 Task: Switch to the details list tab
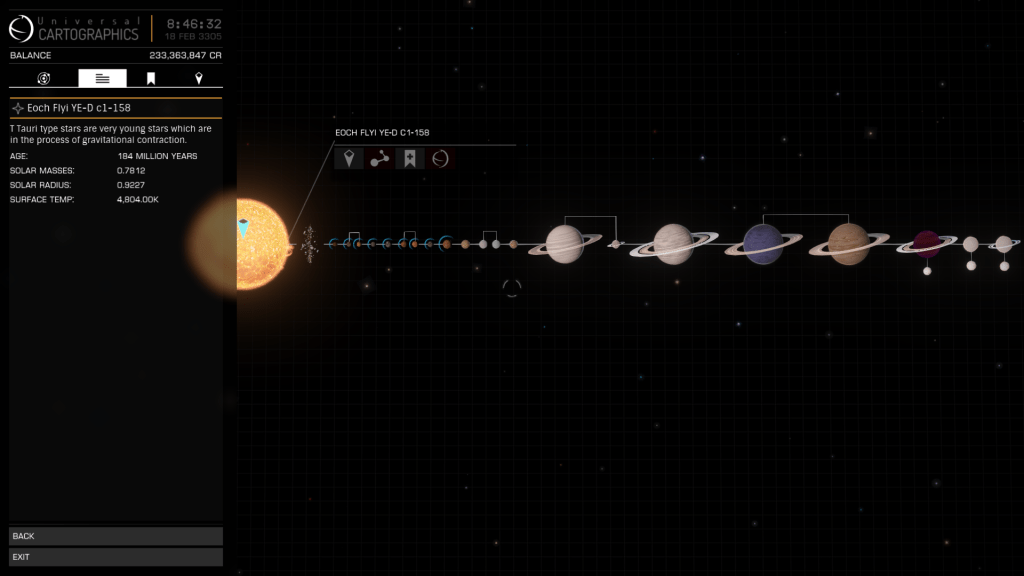102,78
